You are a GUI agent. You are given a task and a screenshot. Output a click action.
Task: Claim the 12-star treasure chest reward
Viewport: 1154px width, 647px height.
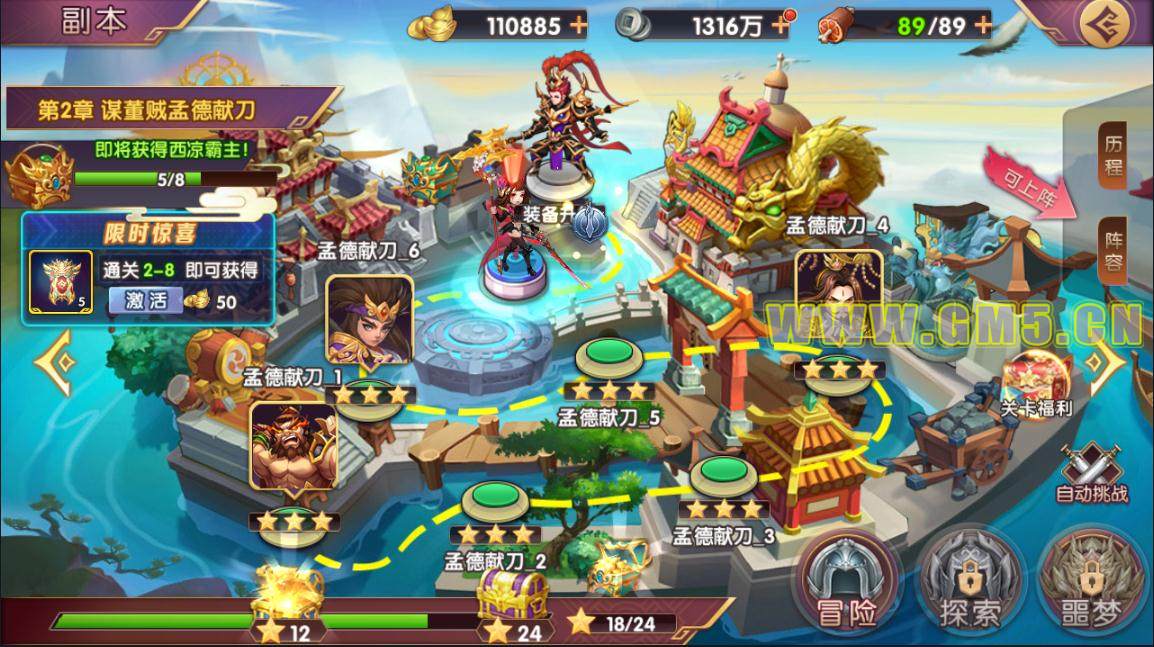(x=287, y=596)
